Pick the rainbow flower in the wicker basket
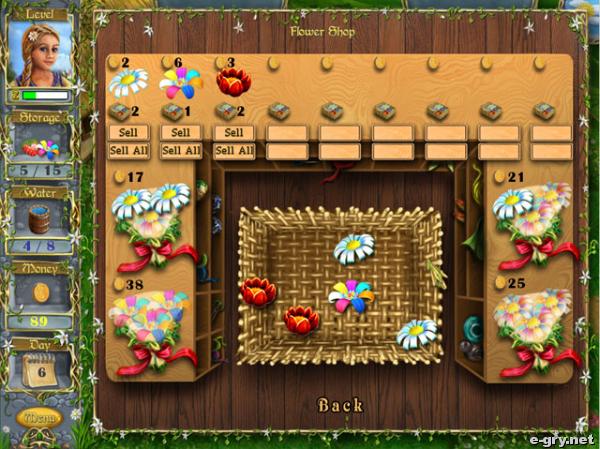This screenshot has height=449, width=600. [351, 296]
